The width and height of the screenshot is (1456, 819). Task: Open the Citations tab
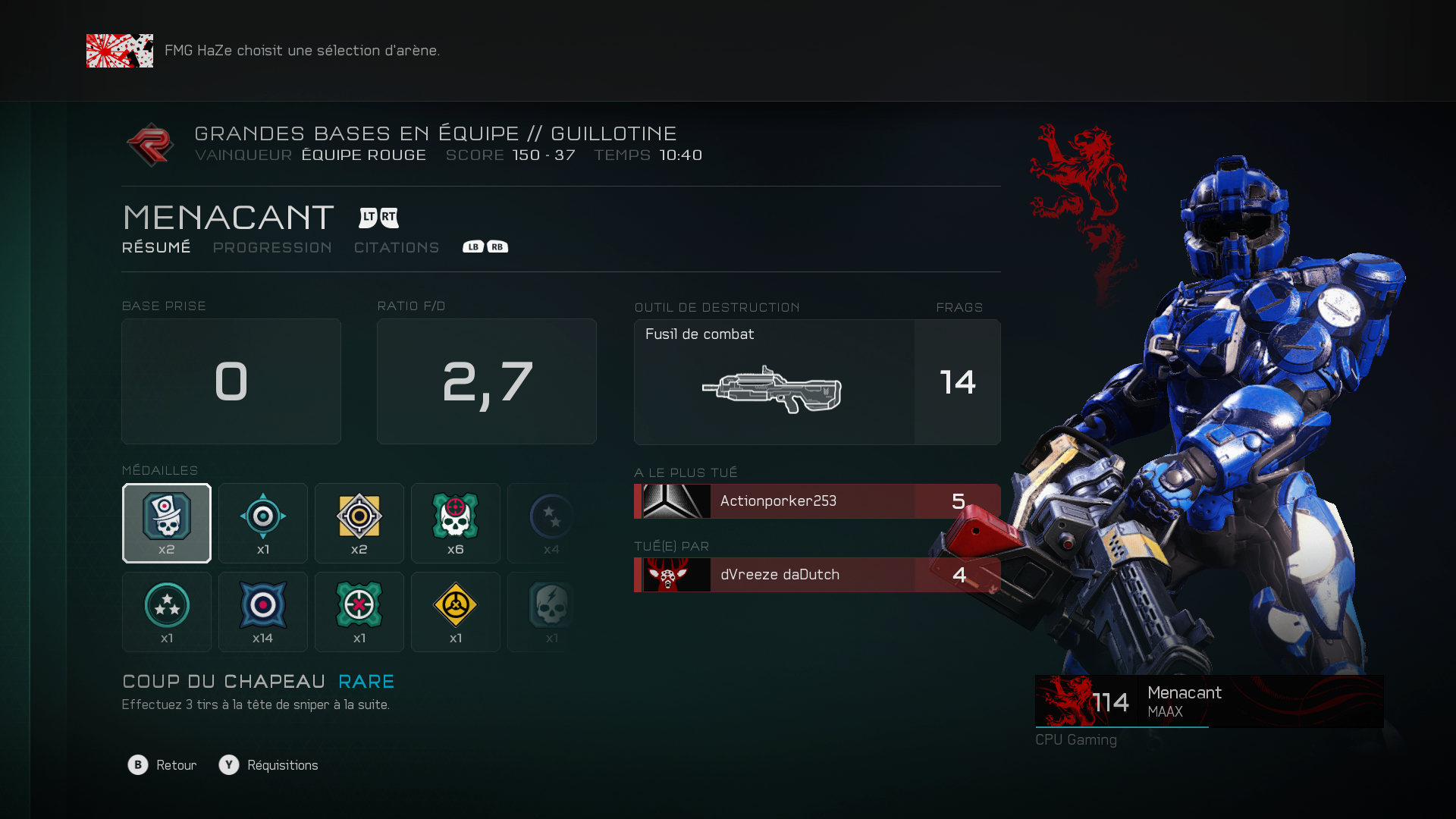click(397, 248)
